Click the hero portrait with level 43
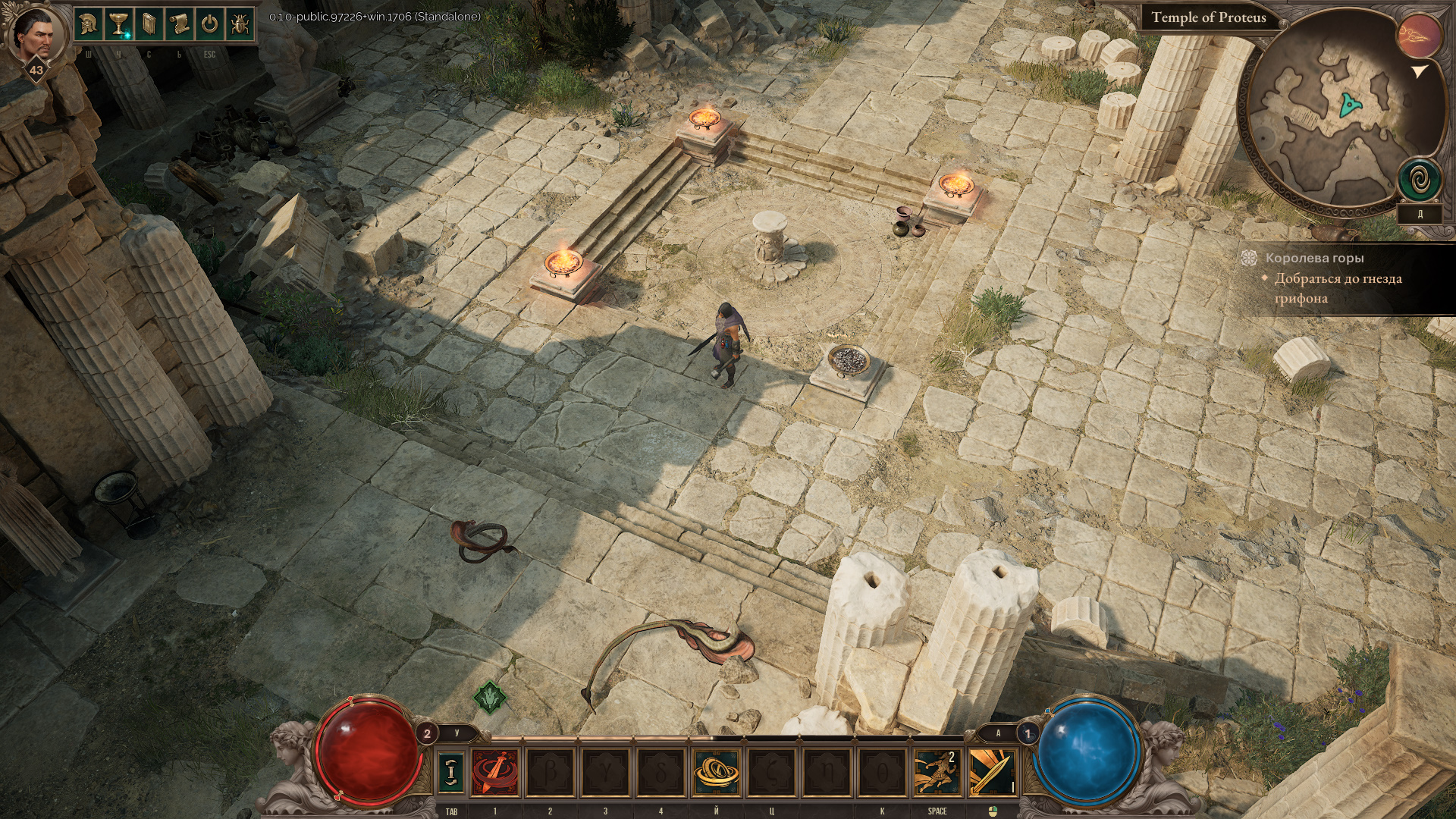The height and width of the screenshot is (819, 1456). point(33,36)
